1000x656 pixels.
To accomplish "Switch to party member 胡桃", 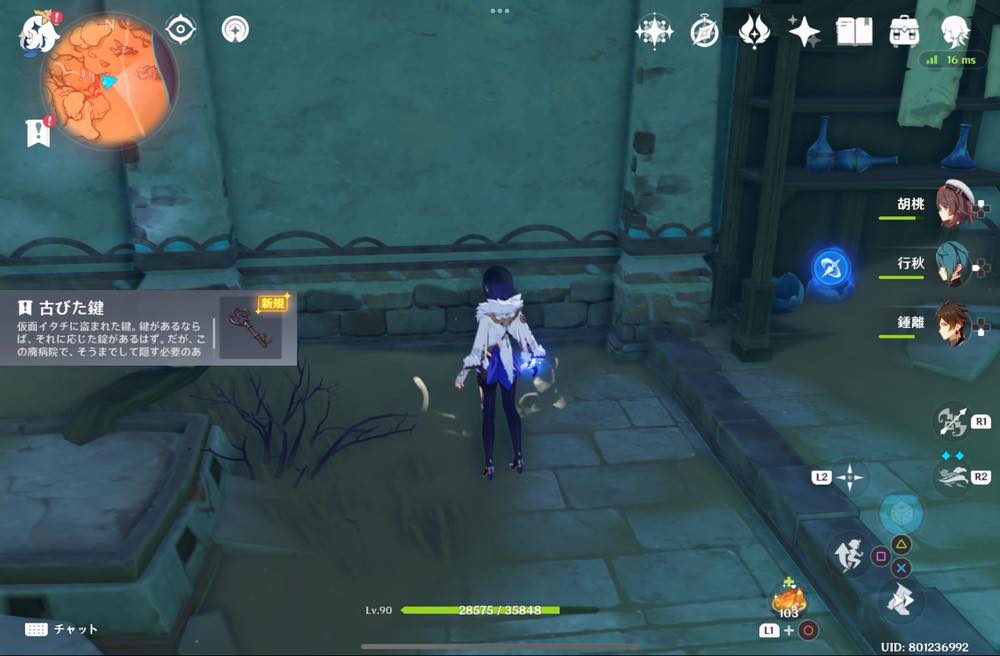I will pos(952,206).
